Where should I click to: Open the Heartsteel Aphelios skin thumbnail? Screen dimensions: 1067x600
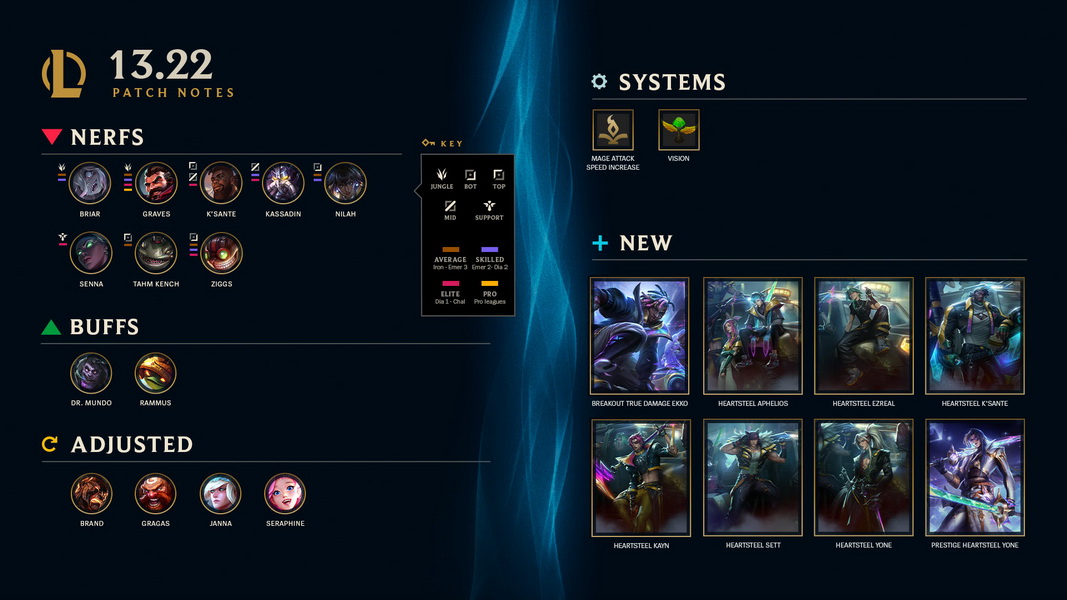(x=752, y=336)
